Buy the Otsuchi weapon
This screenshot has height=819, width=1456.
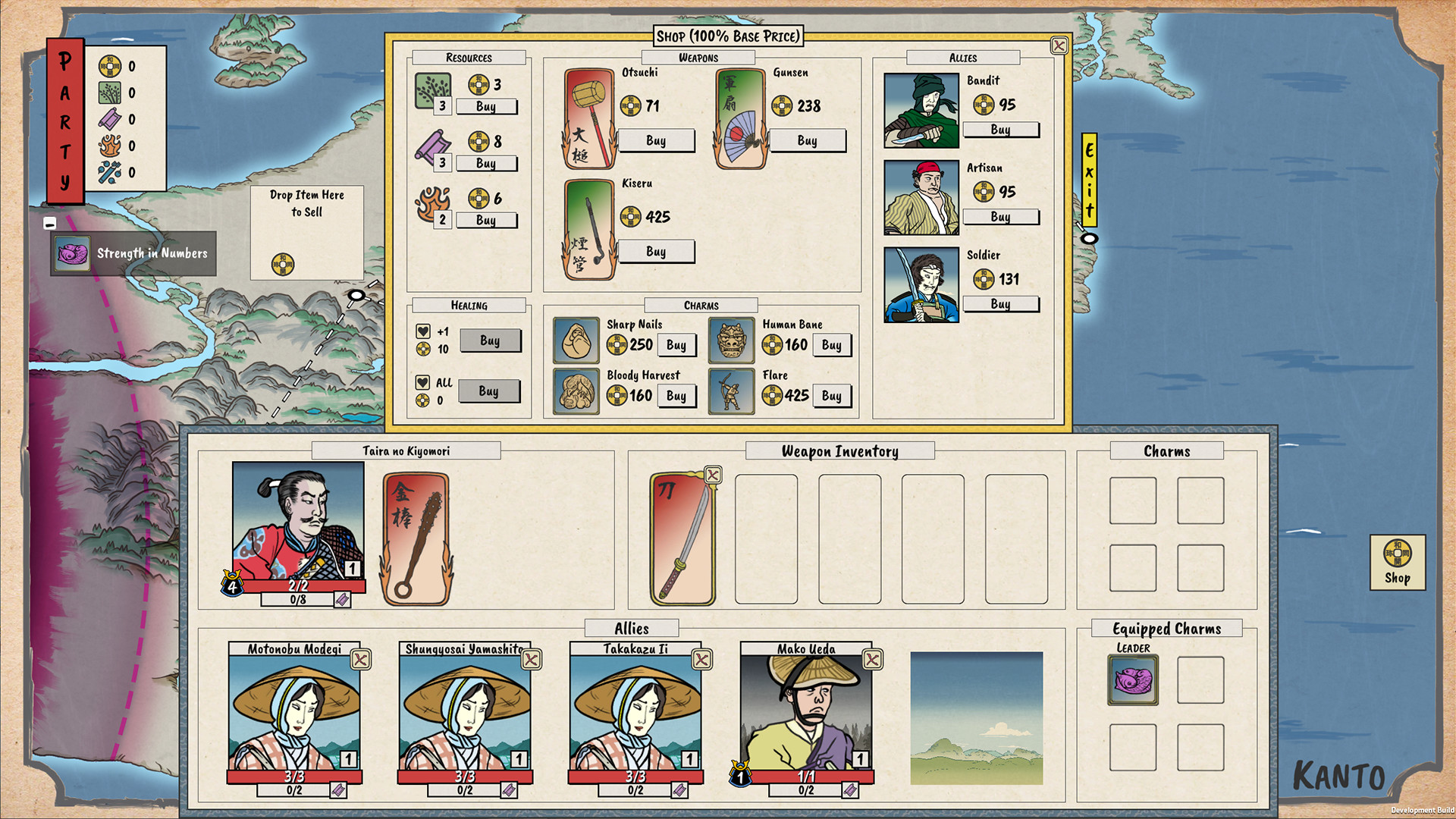tap(657, 140)
